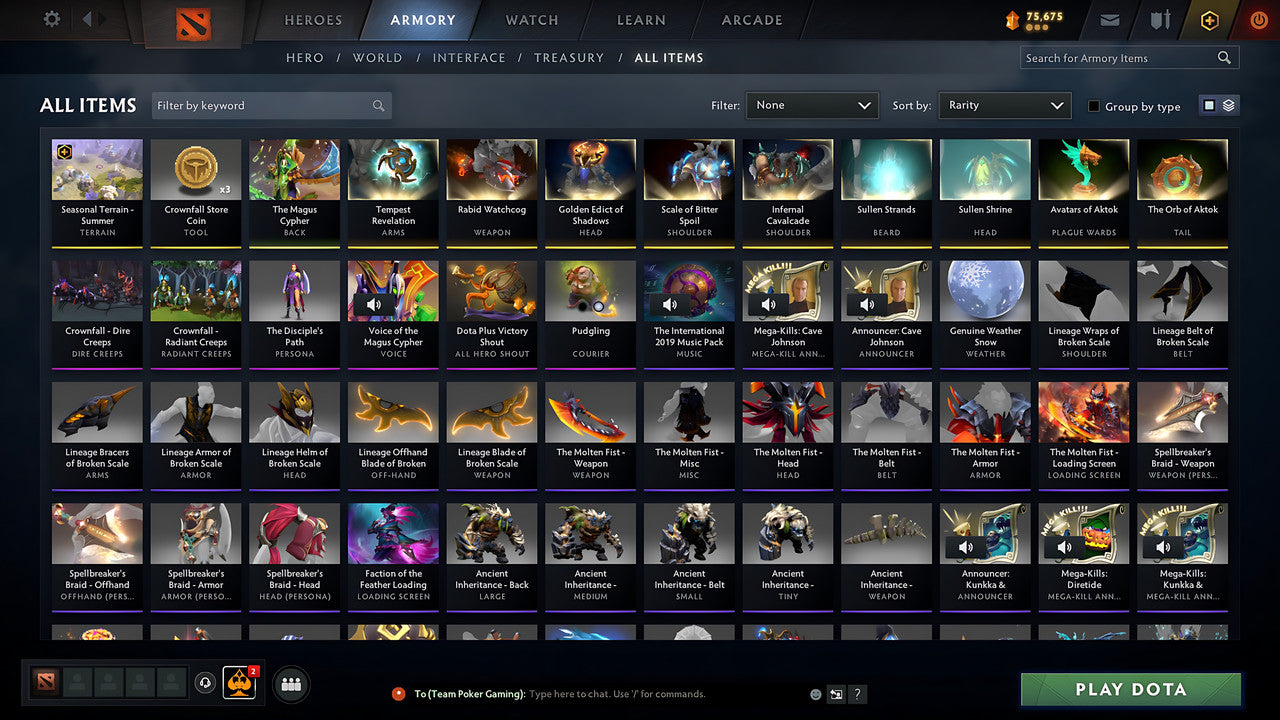Select the Pudgling courier thumbnail

pos(590,290)
